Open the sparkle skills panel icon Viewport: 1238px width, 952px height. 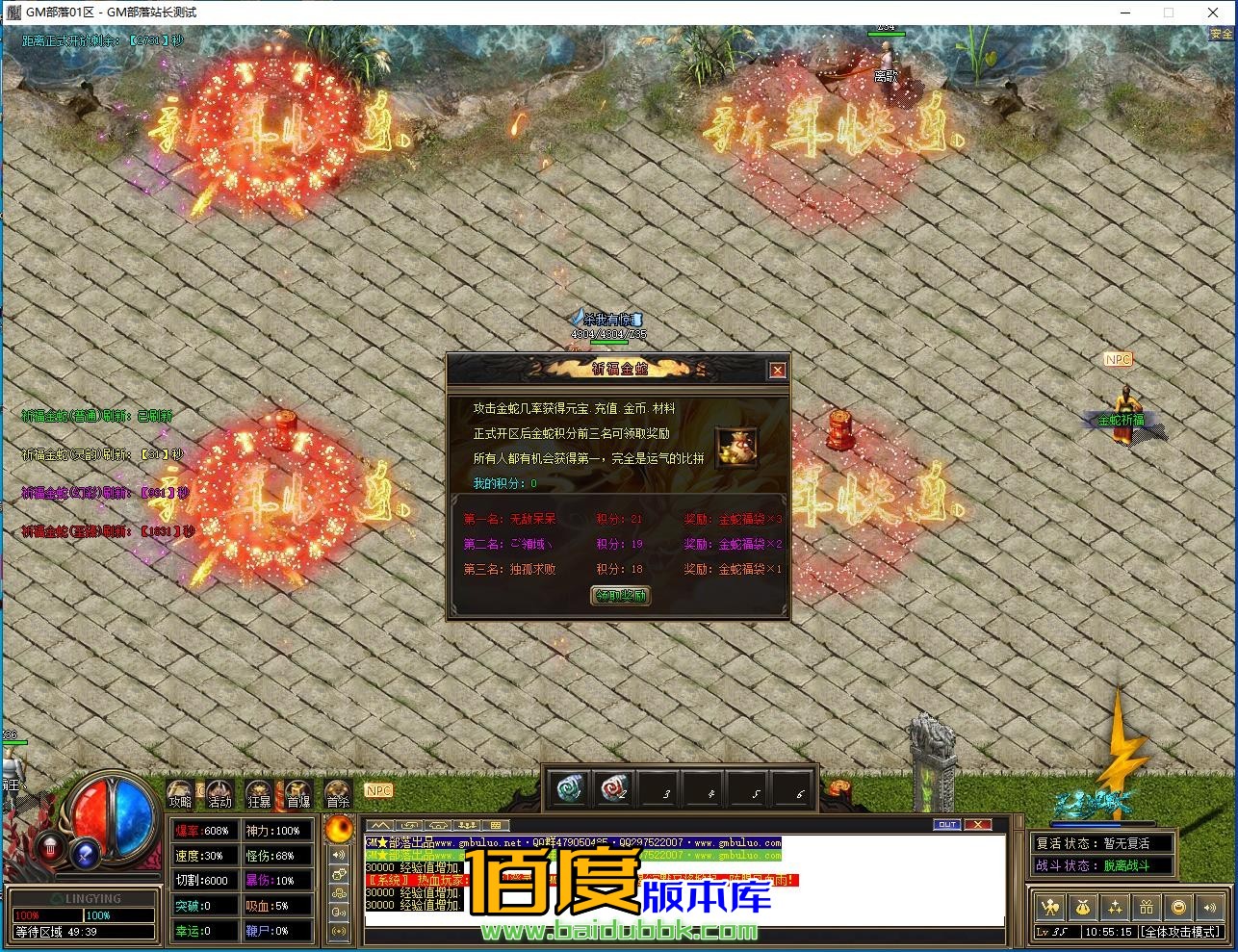click(x=1115, y=907)
